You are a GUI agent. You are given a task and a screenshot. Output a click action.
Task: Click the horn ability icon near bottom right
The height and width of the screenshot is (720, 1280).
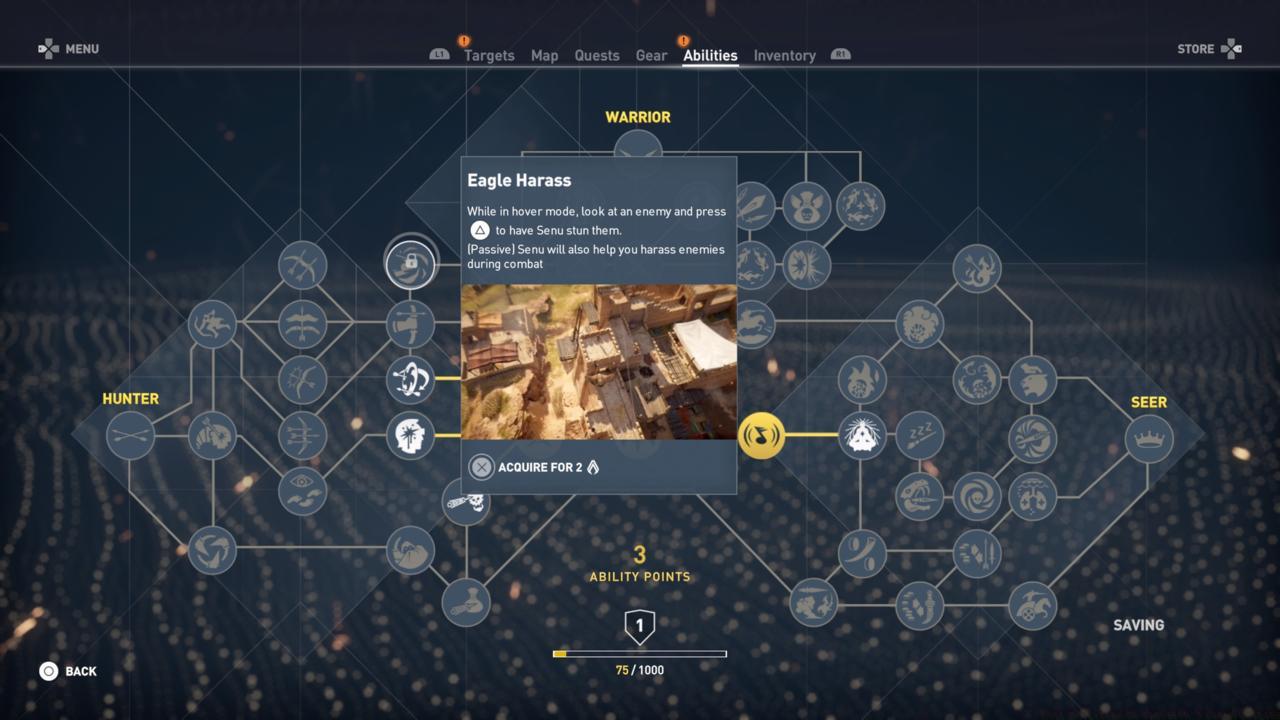(861, 552)
